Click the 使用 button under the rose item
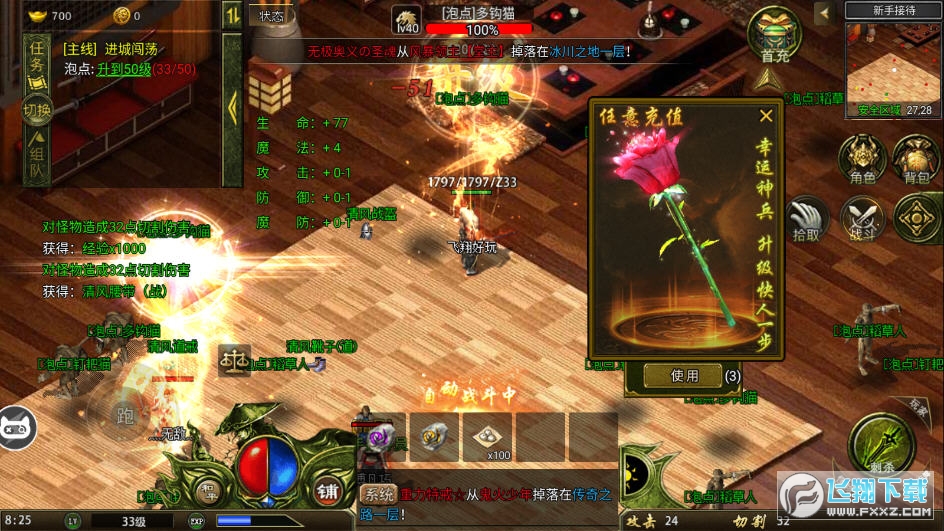 (684, 375)
